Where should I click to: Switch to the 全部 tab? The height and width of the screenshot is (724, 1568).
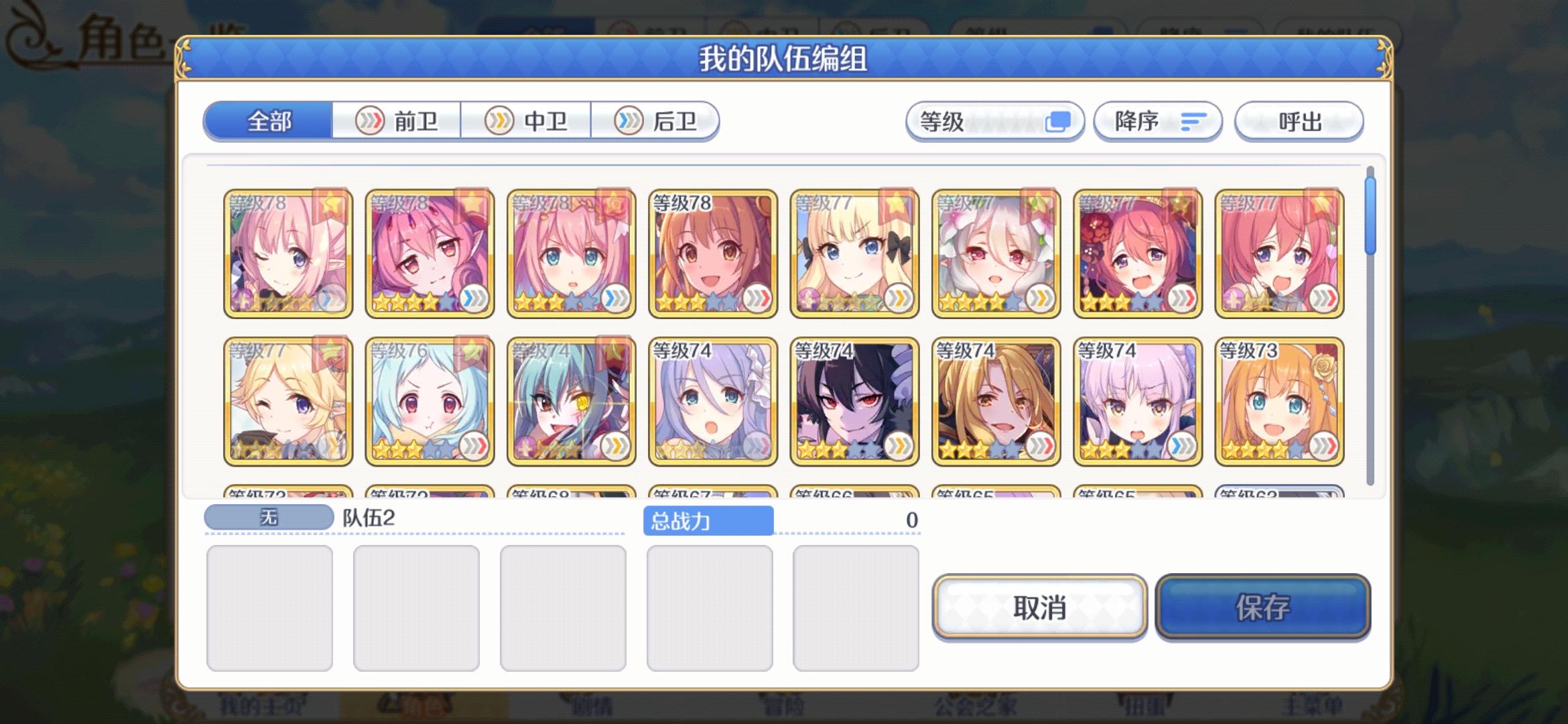pos(271,121)
